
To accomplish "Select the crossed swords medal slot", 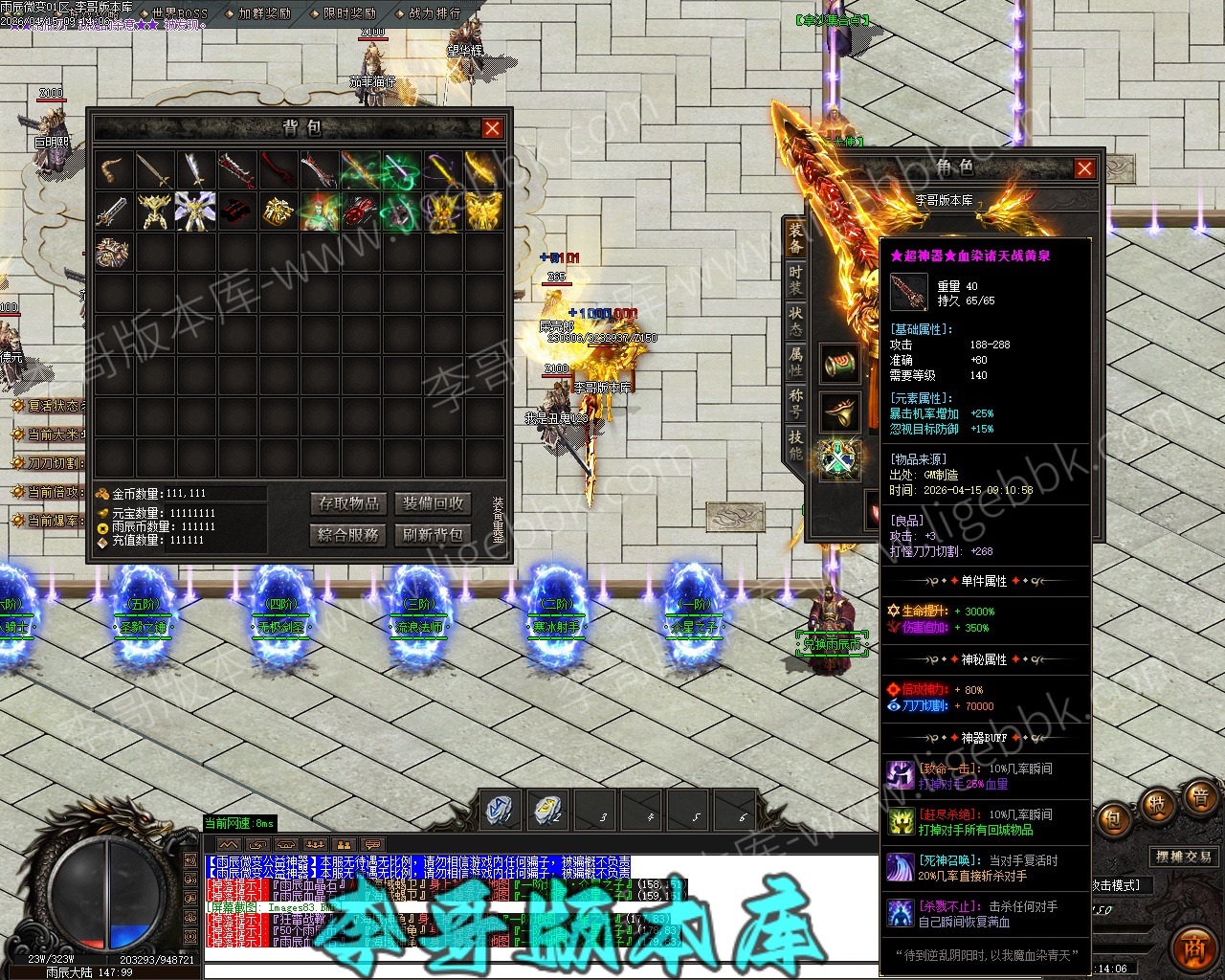I will [840, 458].
